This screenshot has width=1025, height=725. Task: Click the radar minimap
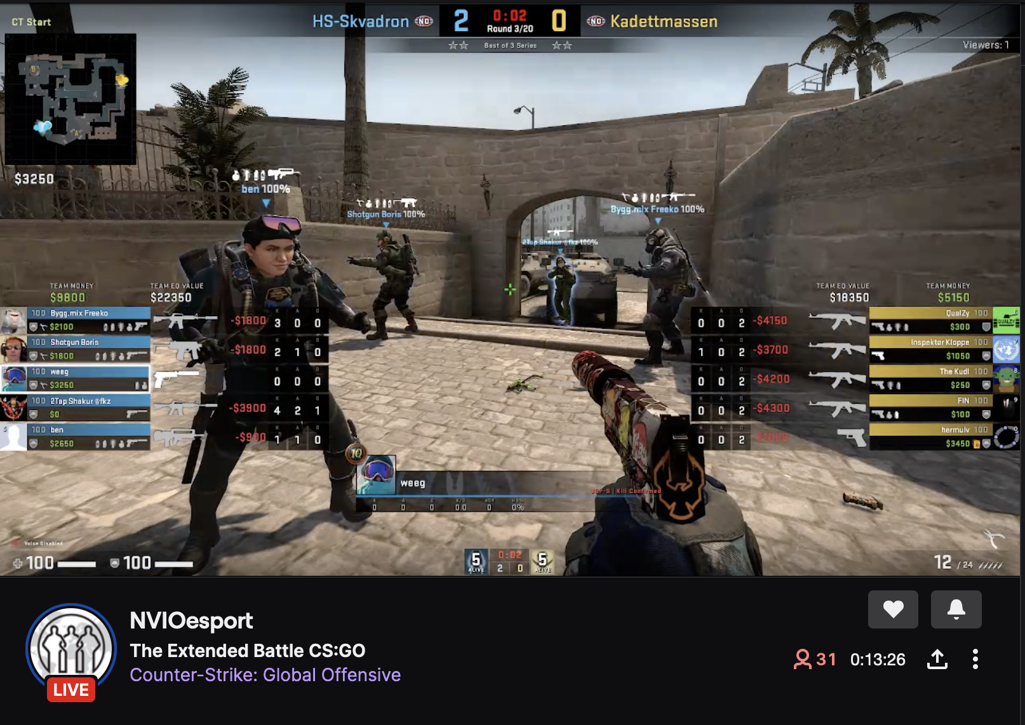[70, 99]
